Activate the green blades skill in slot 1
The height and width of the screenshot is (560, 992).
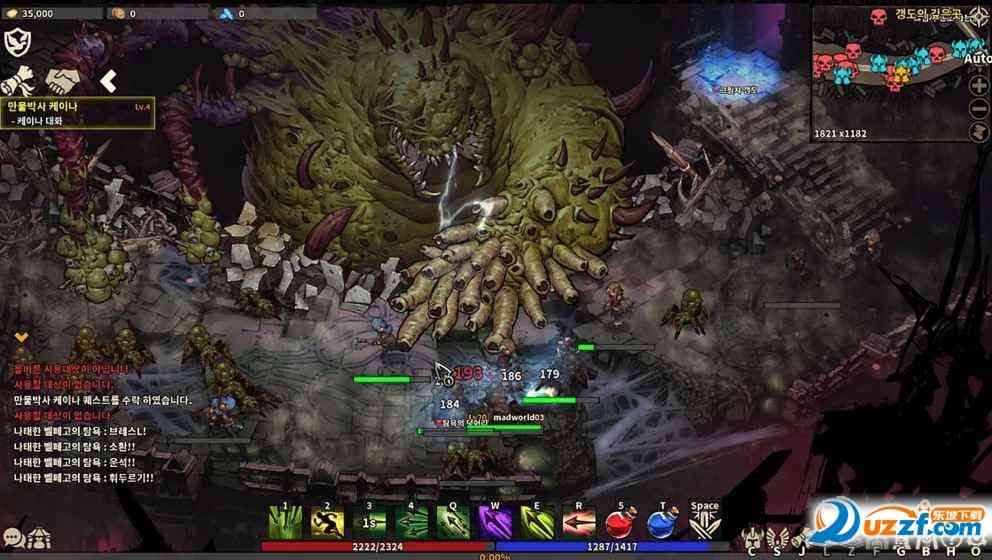[x=285, y=521]
